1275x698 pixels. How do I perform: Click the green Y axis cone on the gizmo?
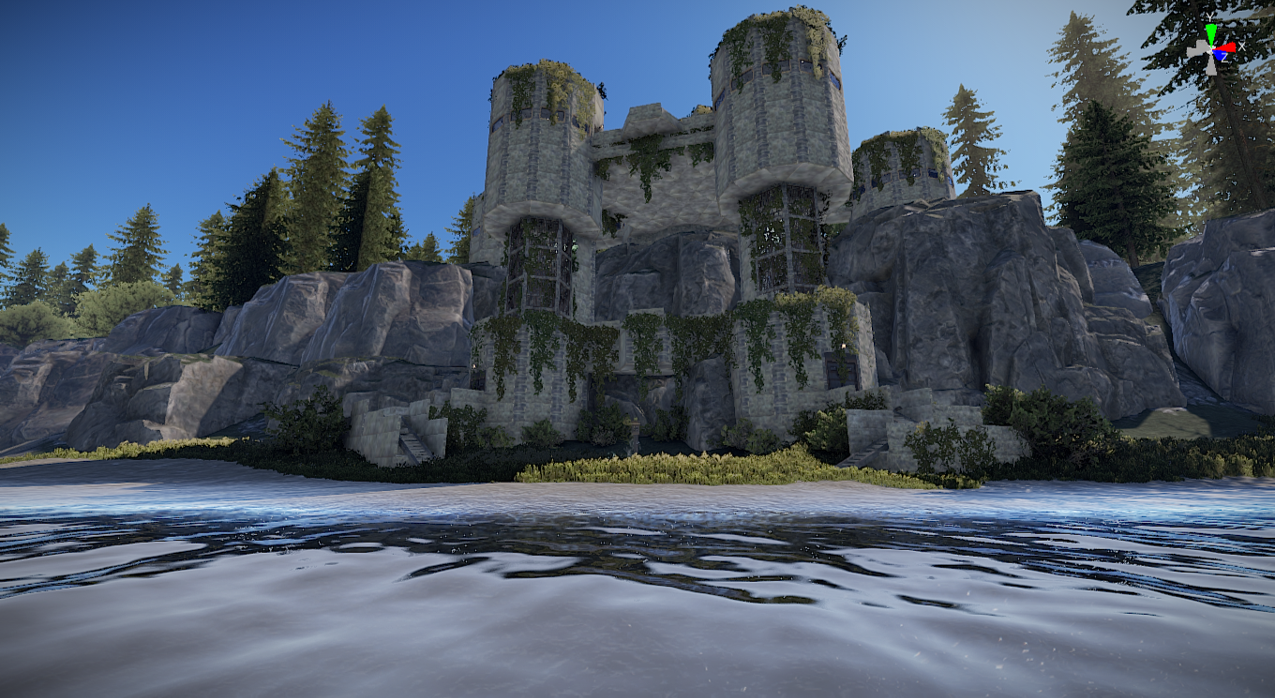[1211, 33]
